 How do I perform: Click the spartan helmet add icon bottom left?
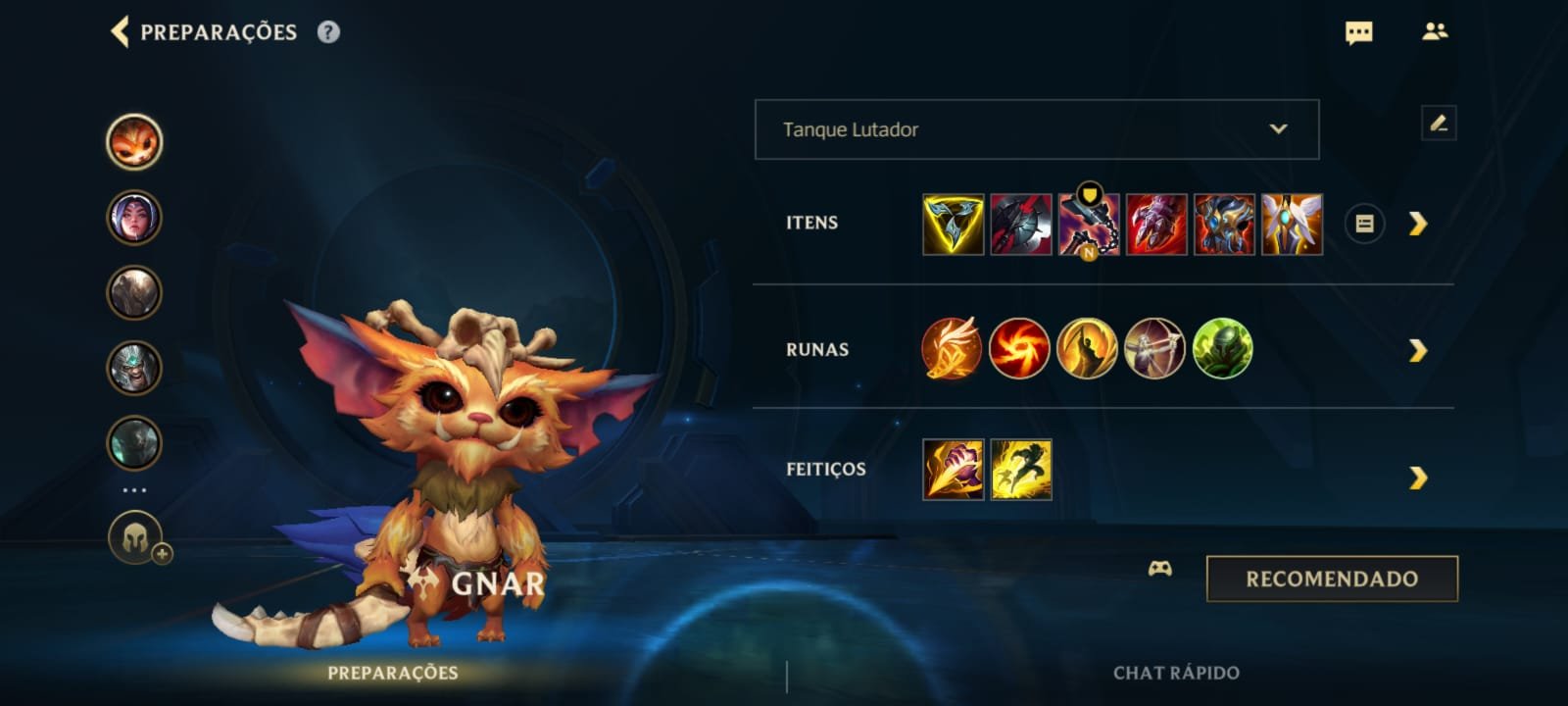point(134,537)
